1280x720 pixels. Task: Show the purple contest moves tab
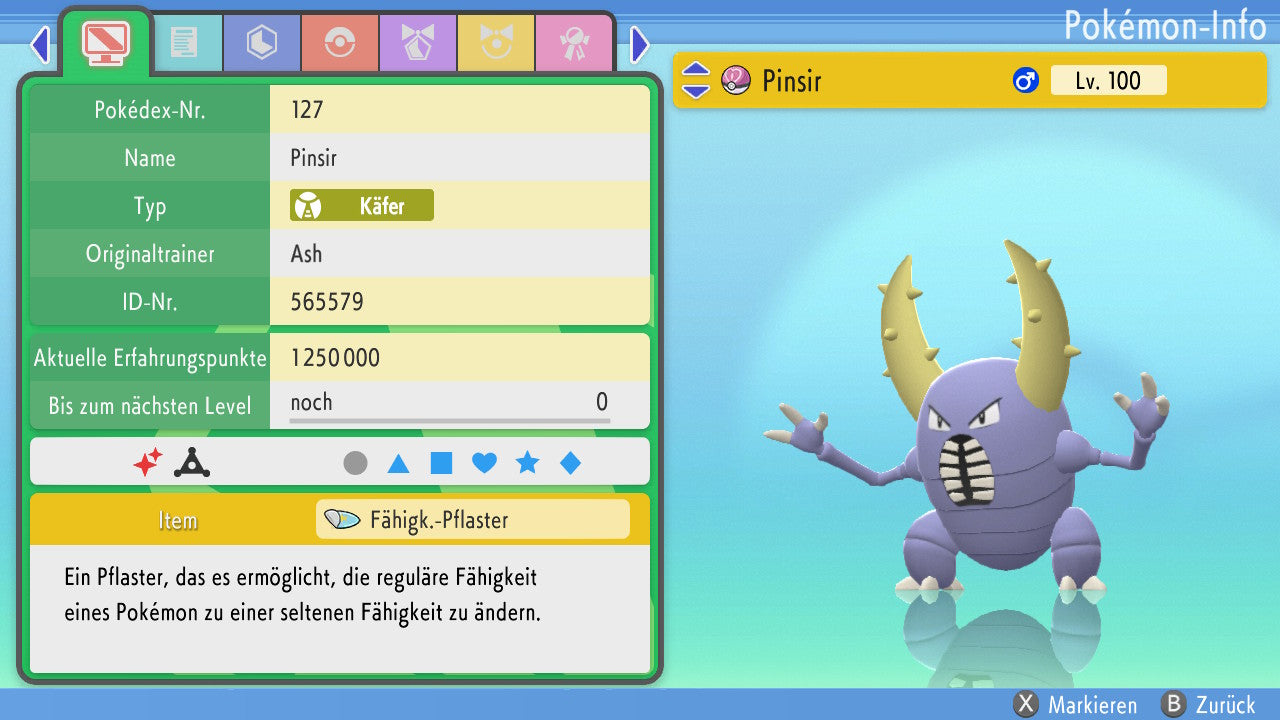pos(418,43)
